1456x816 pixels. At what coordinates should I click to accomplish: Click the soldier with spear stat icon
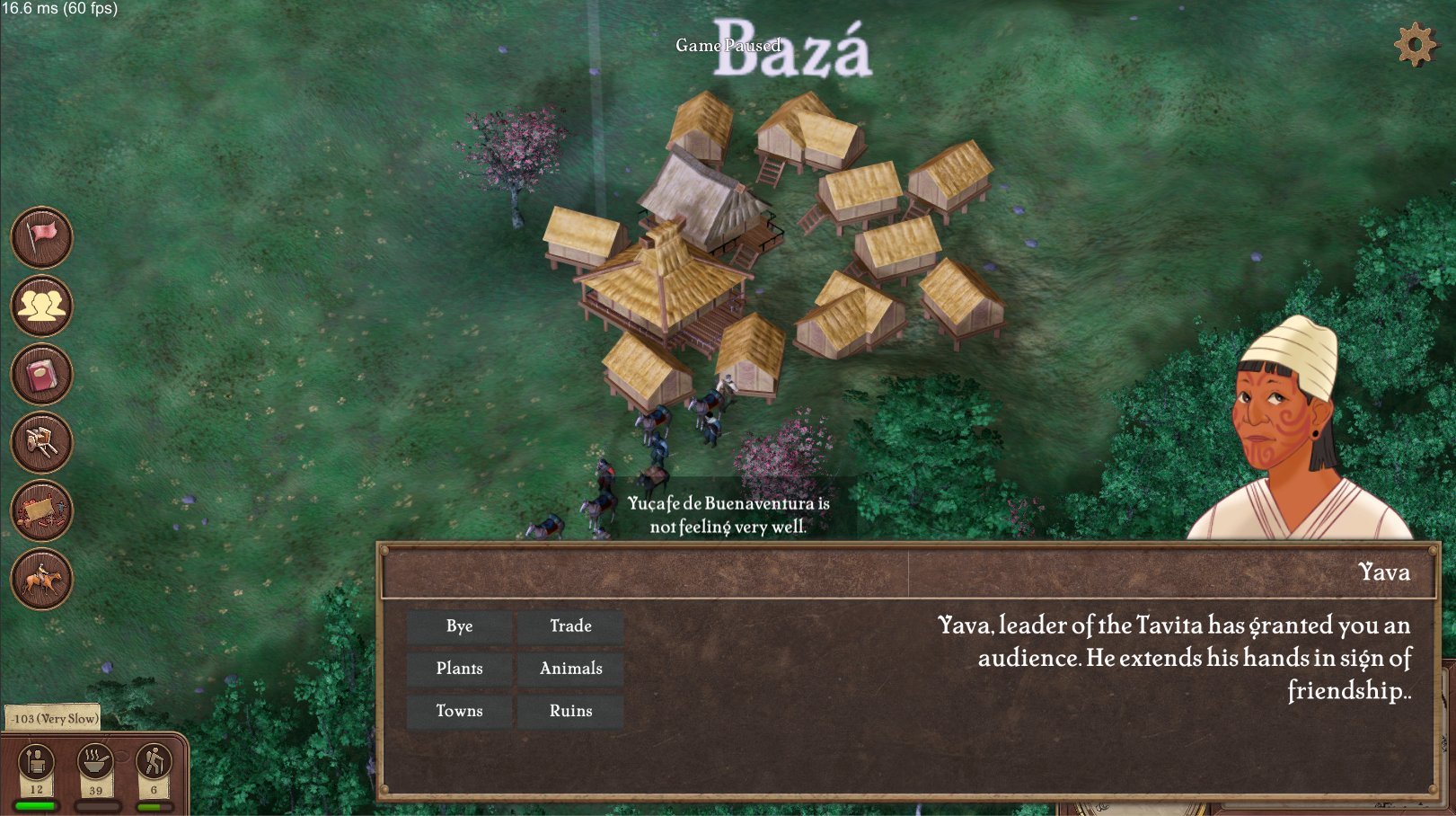tap(36, 762)
